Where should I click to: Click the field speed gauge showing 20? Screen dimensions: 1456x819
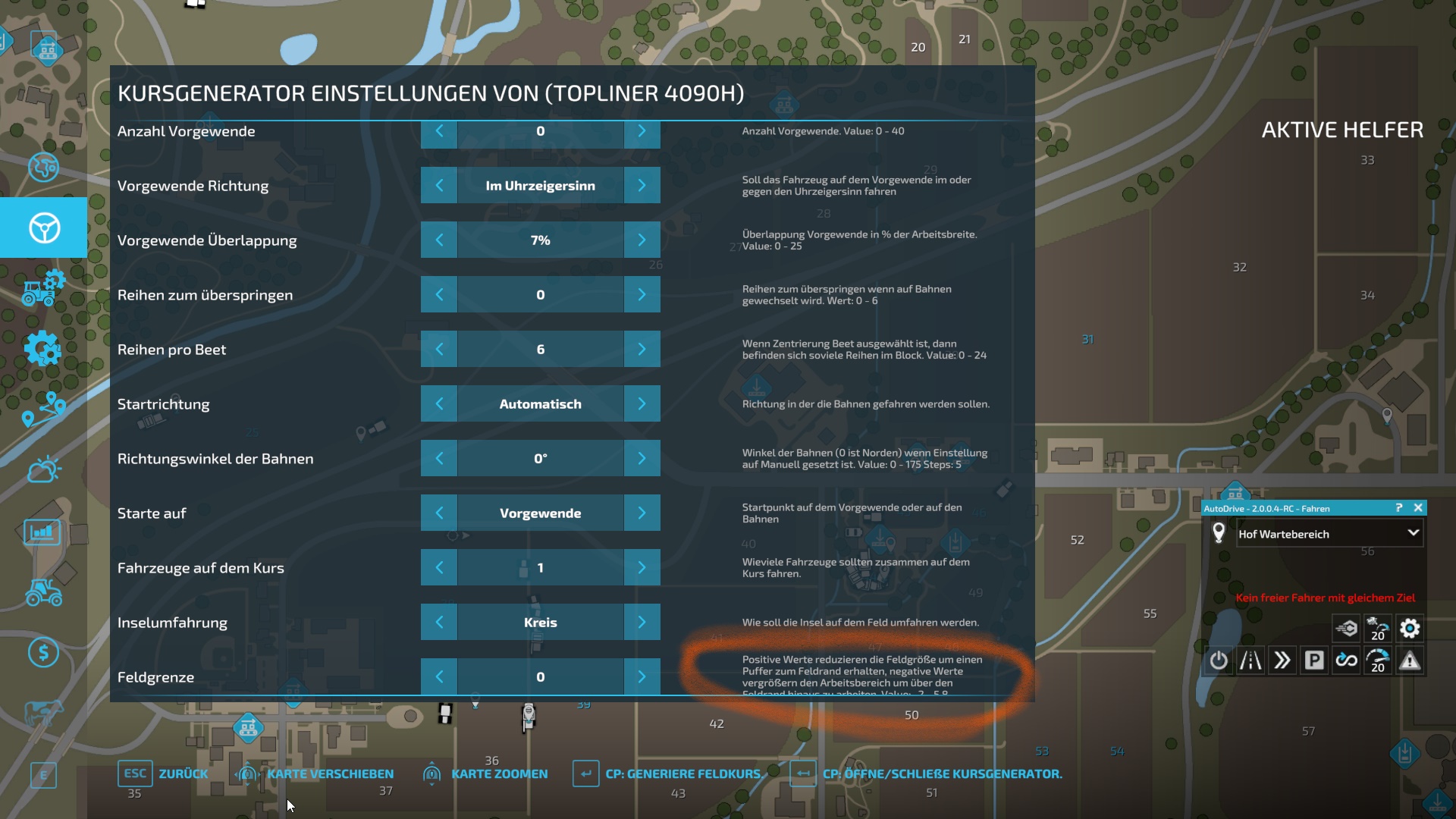[1378, 628]
